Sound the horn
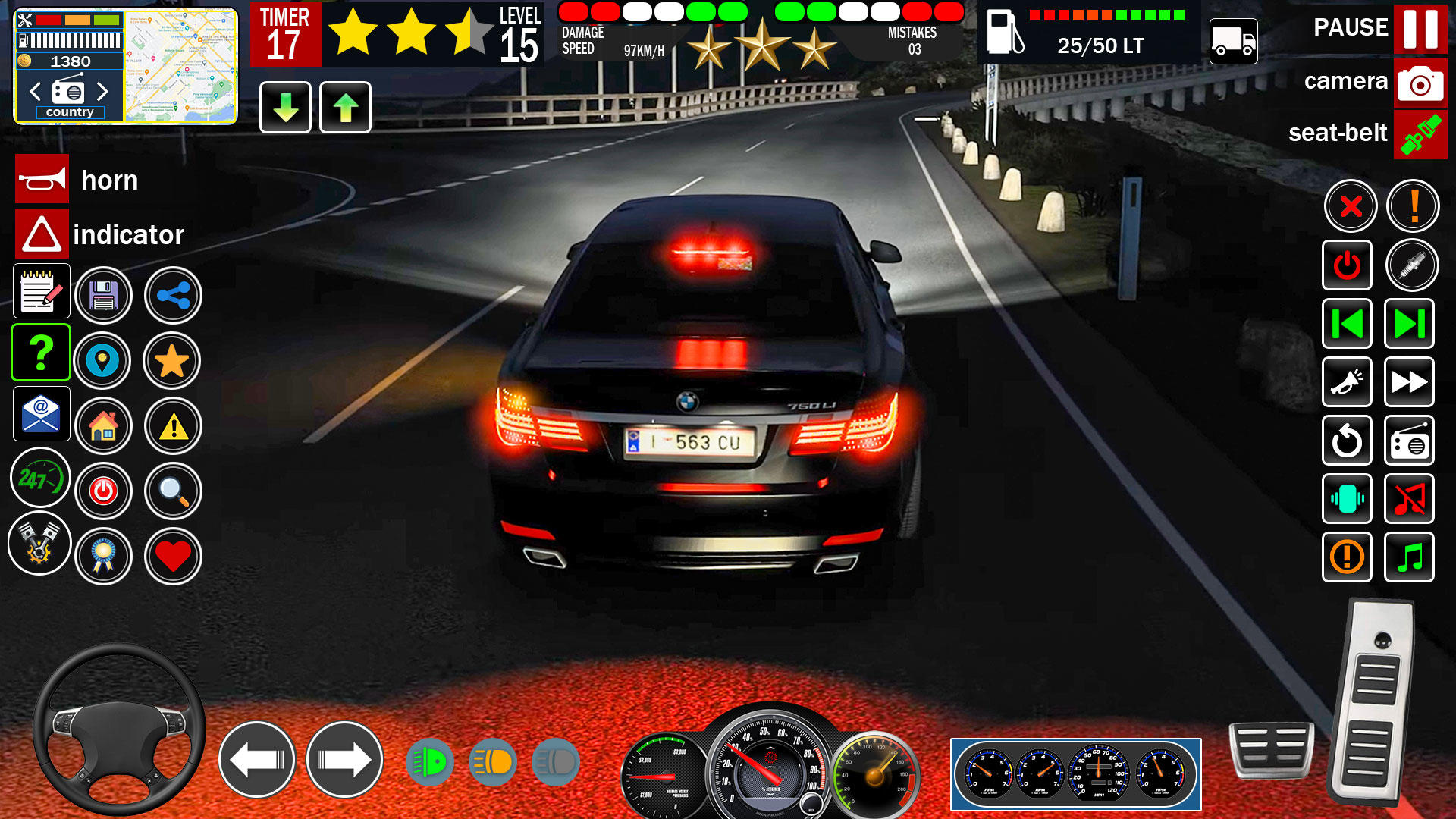Viewport: 1456px width, 819px height. click(x=42, y=180)
